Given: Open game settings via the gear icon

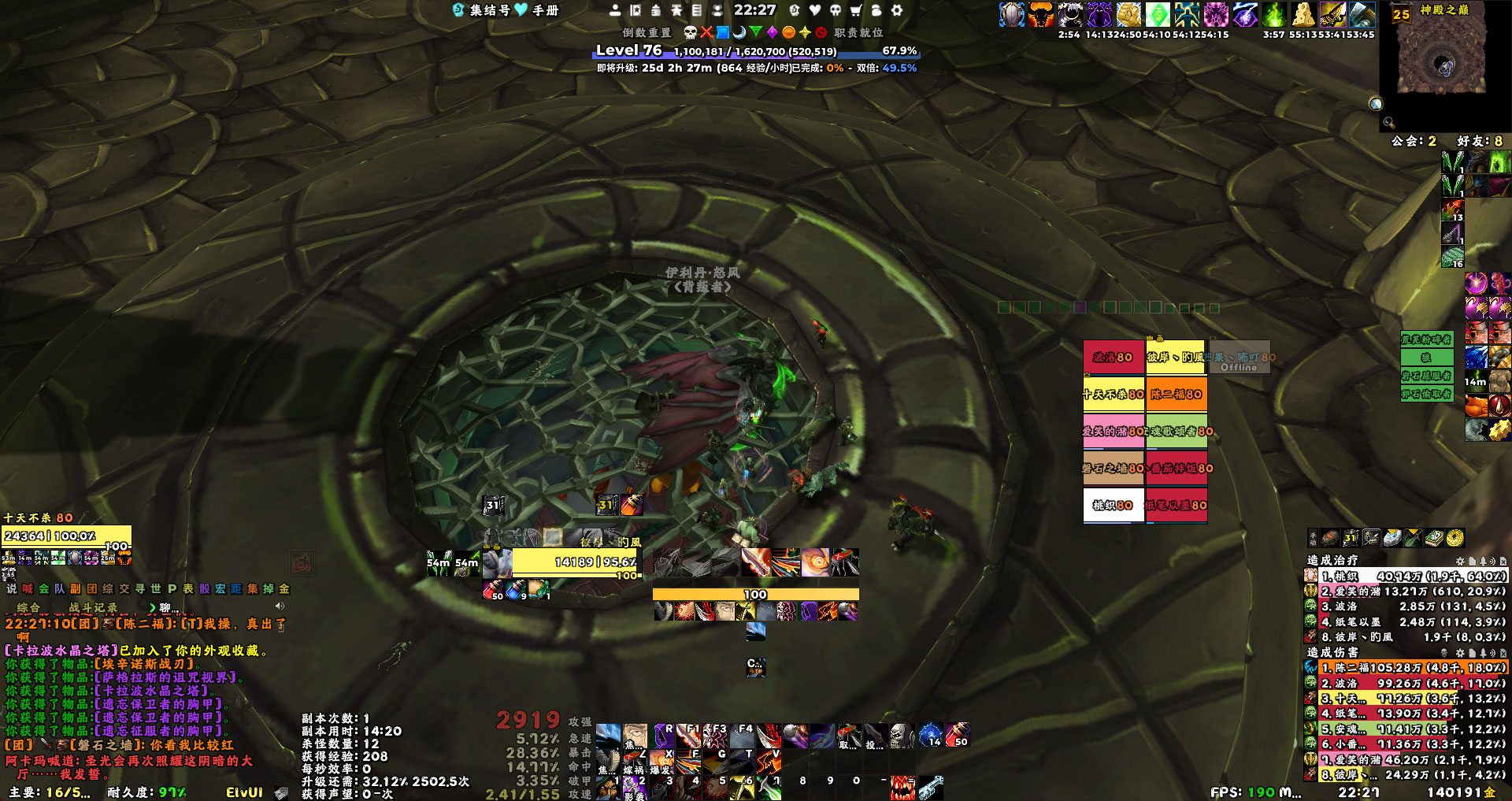Looking at the screenshot, I should [x=896, y=10].
